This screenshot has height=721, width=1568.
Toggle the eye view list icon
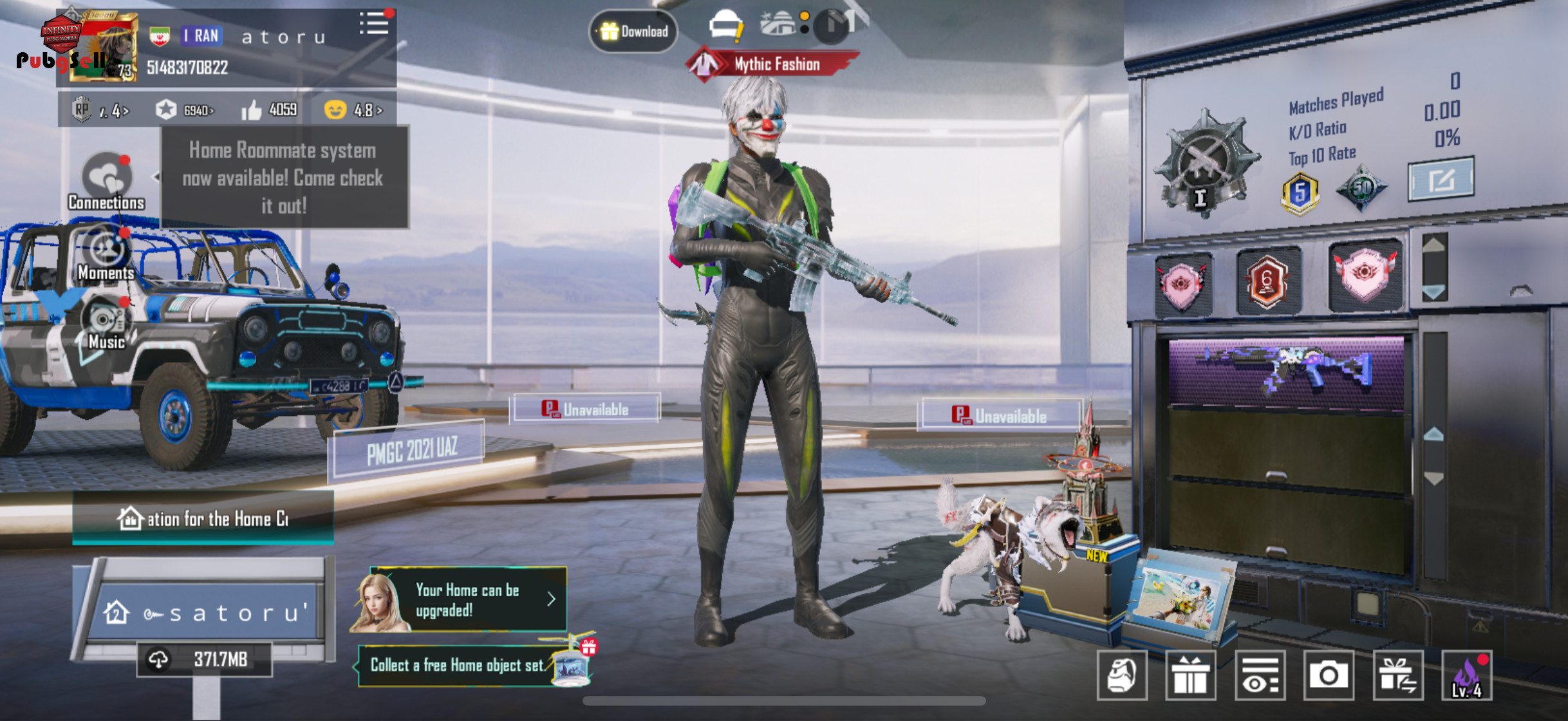click(1260, 675)
